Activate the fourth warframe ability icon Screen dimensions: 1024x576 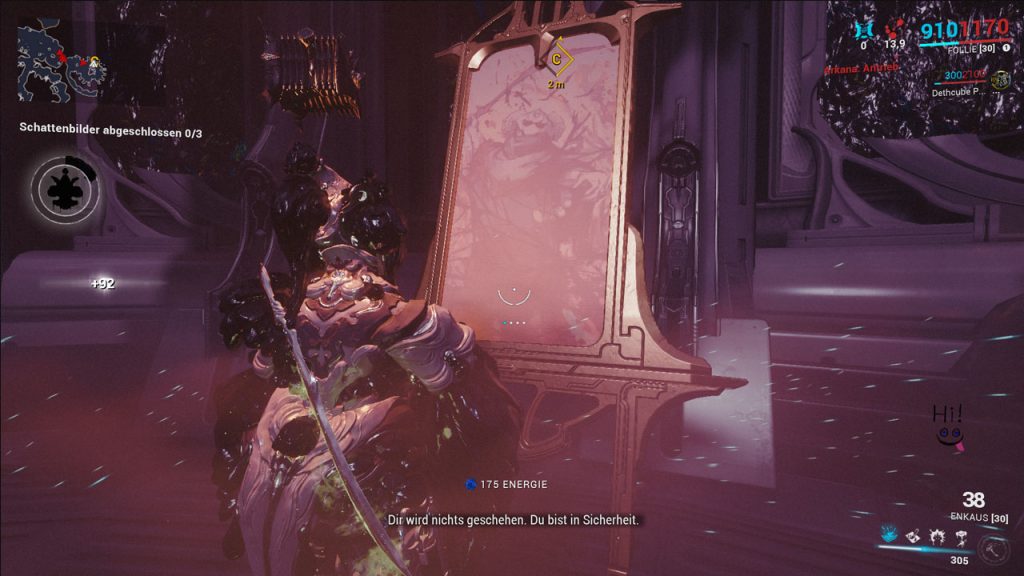click(960, 537)
